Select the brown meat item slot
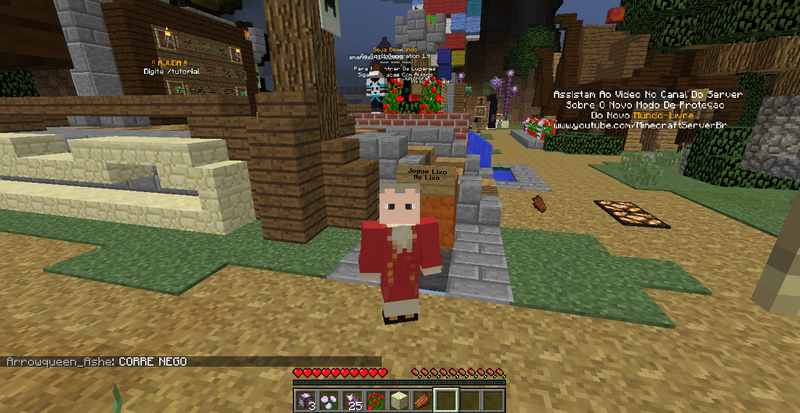This screenshot has width=800, height=413. (x=423, y=400)
